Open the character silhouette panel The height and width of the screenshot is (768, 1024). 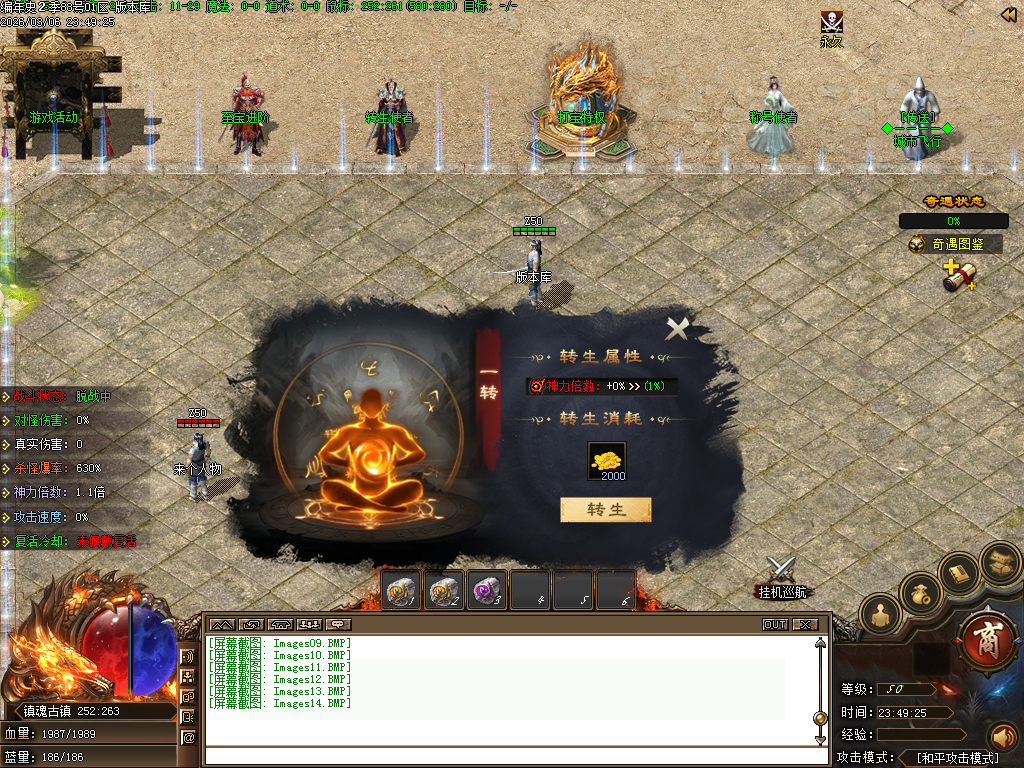click(x=881, y=616)
